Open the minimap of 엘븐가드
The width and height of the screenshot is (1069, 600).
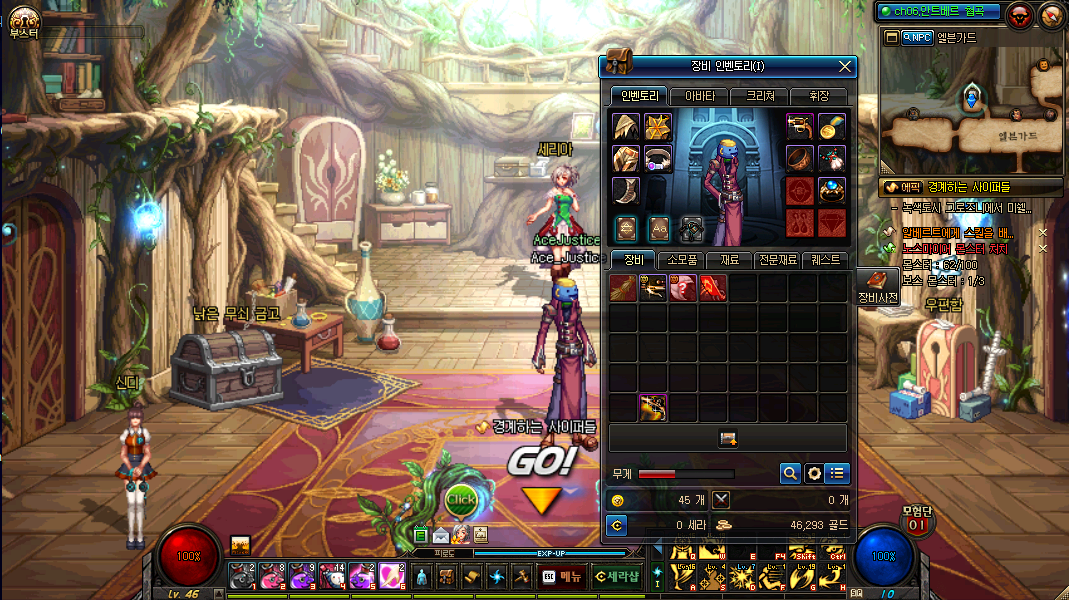971,110
